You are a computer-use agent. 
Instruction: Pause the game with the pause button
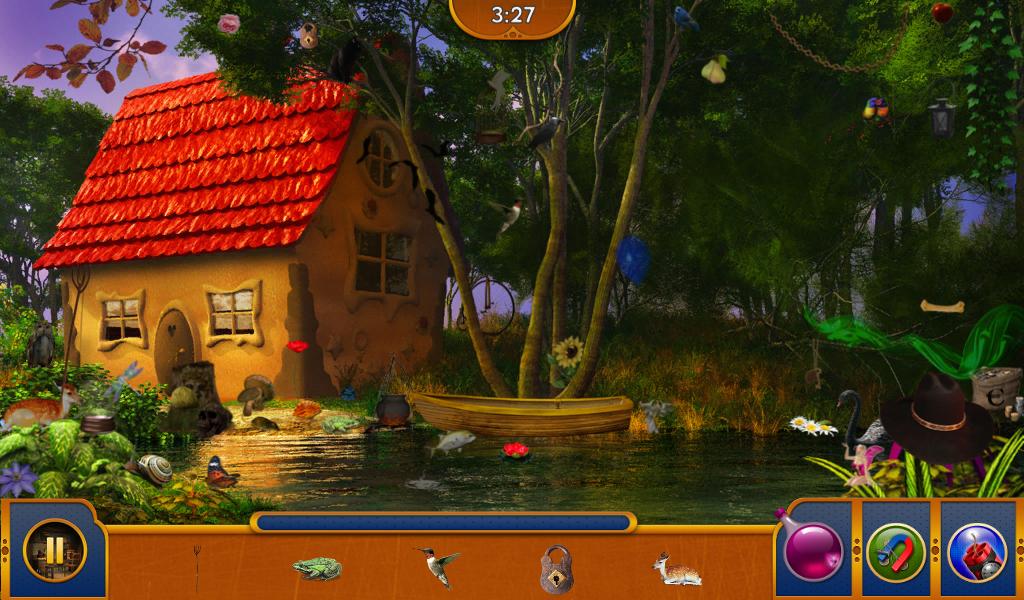pyautogui.click(x=54, y=550)
